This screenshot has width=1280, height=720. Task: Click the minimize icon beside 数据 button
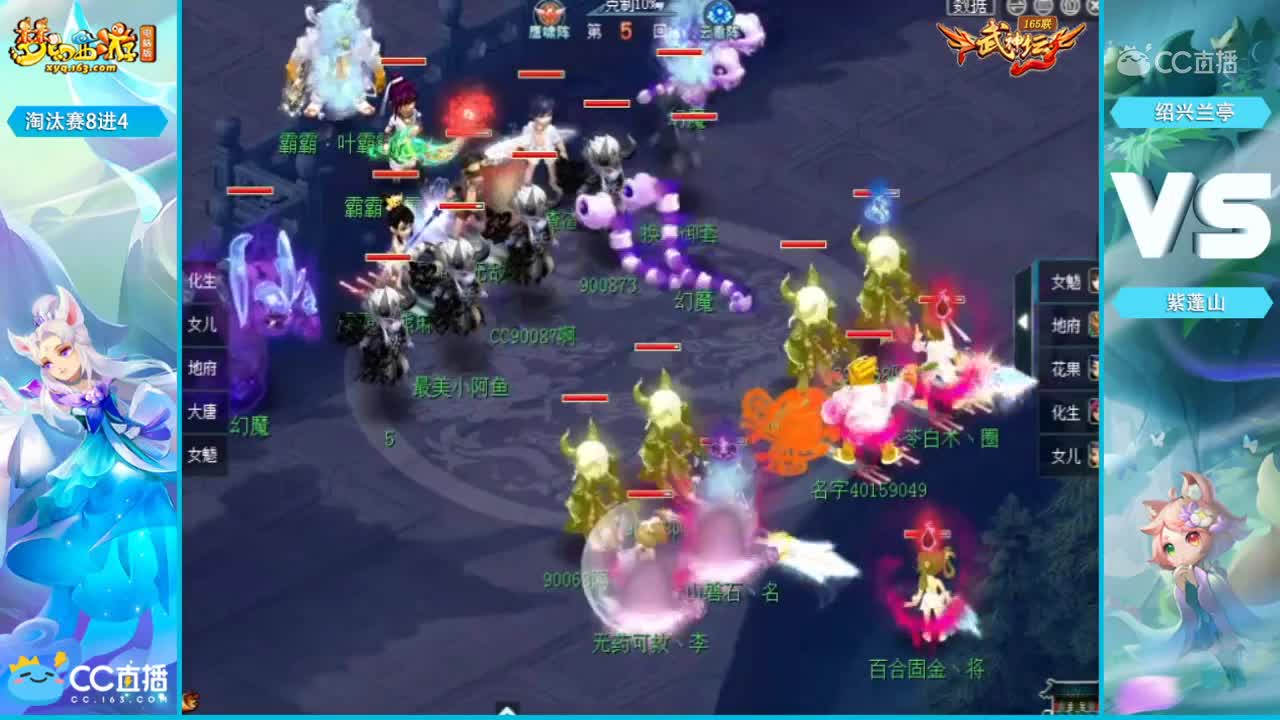[1015, 8]
